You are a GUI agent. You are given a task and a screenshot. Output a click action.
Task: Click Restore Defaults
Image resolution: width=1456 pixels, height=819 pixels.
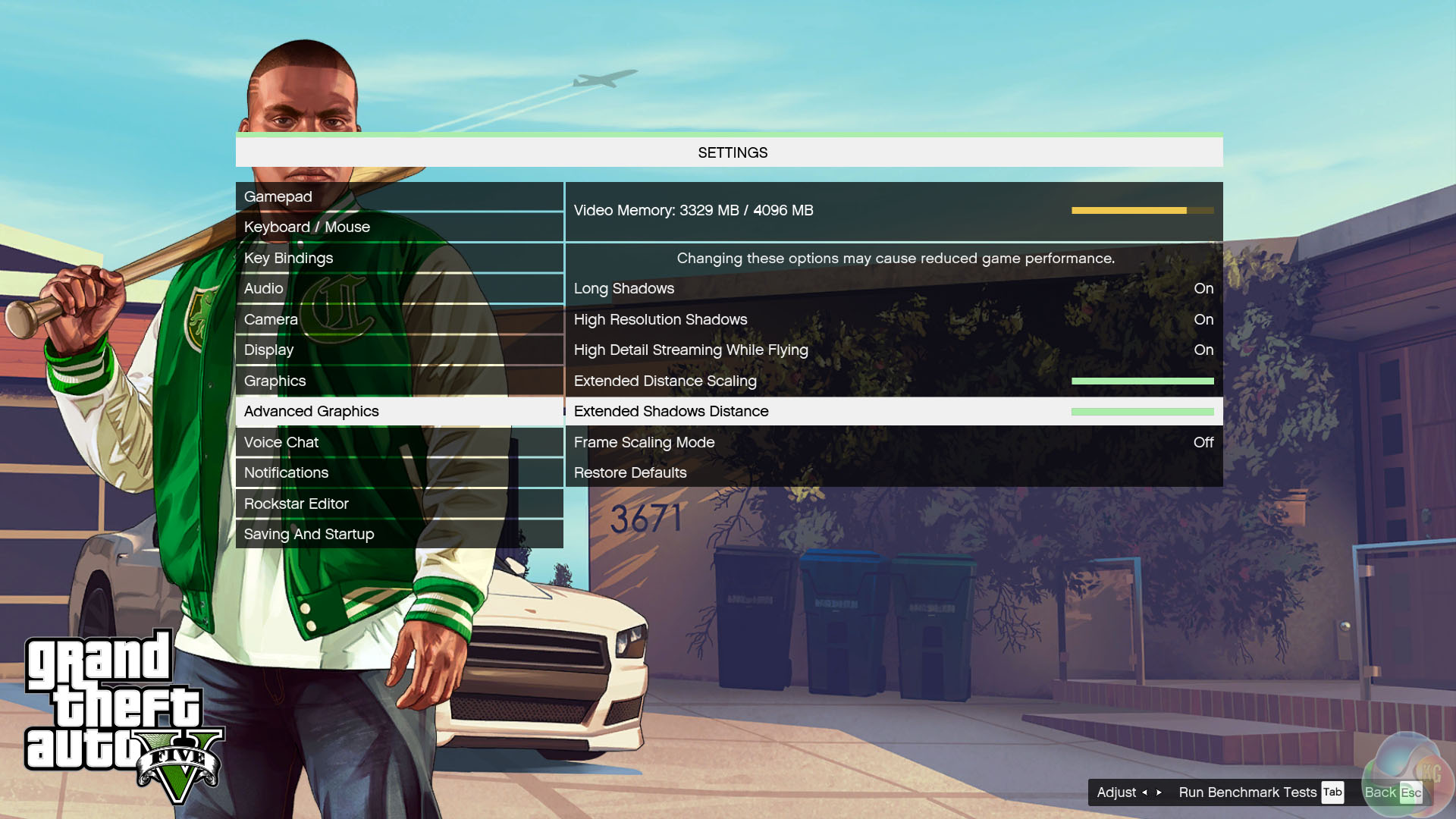click(630, 473)
